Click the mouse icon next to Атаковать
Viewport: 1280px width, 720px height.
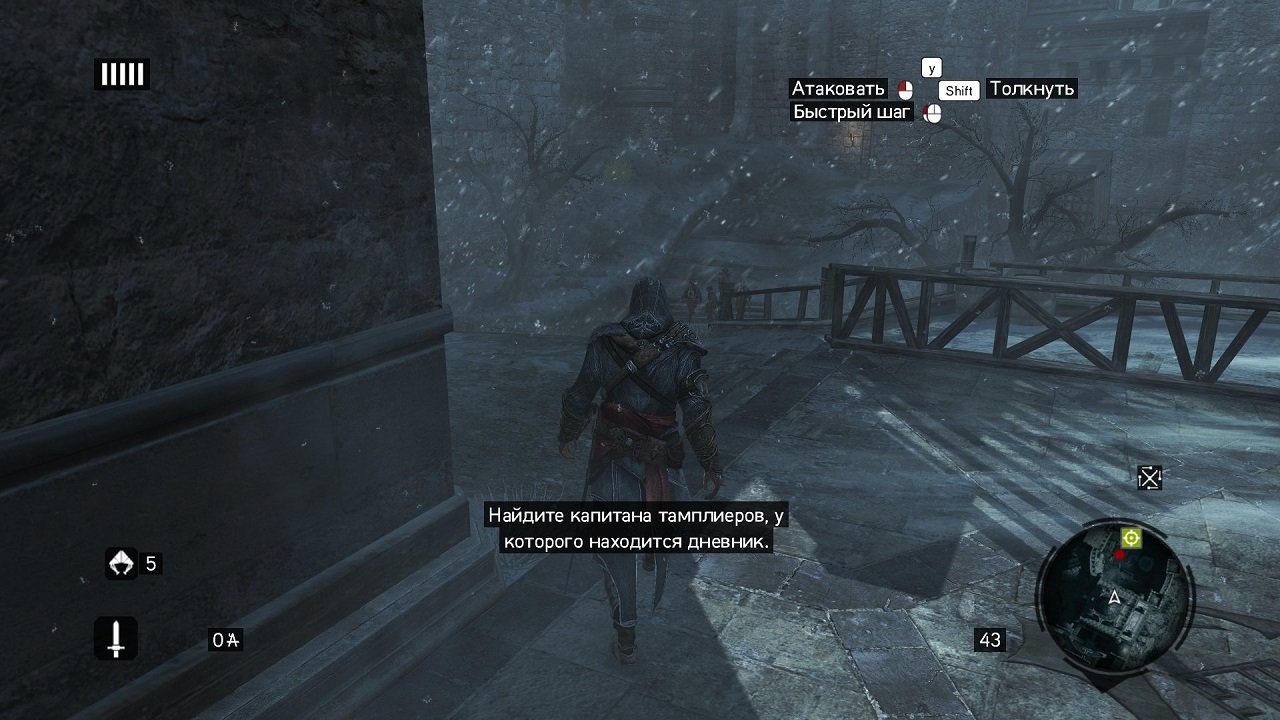coord(906,89)
